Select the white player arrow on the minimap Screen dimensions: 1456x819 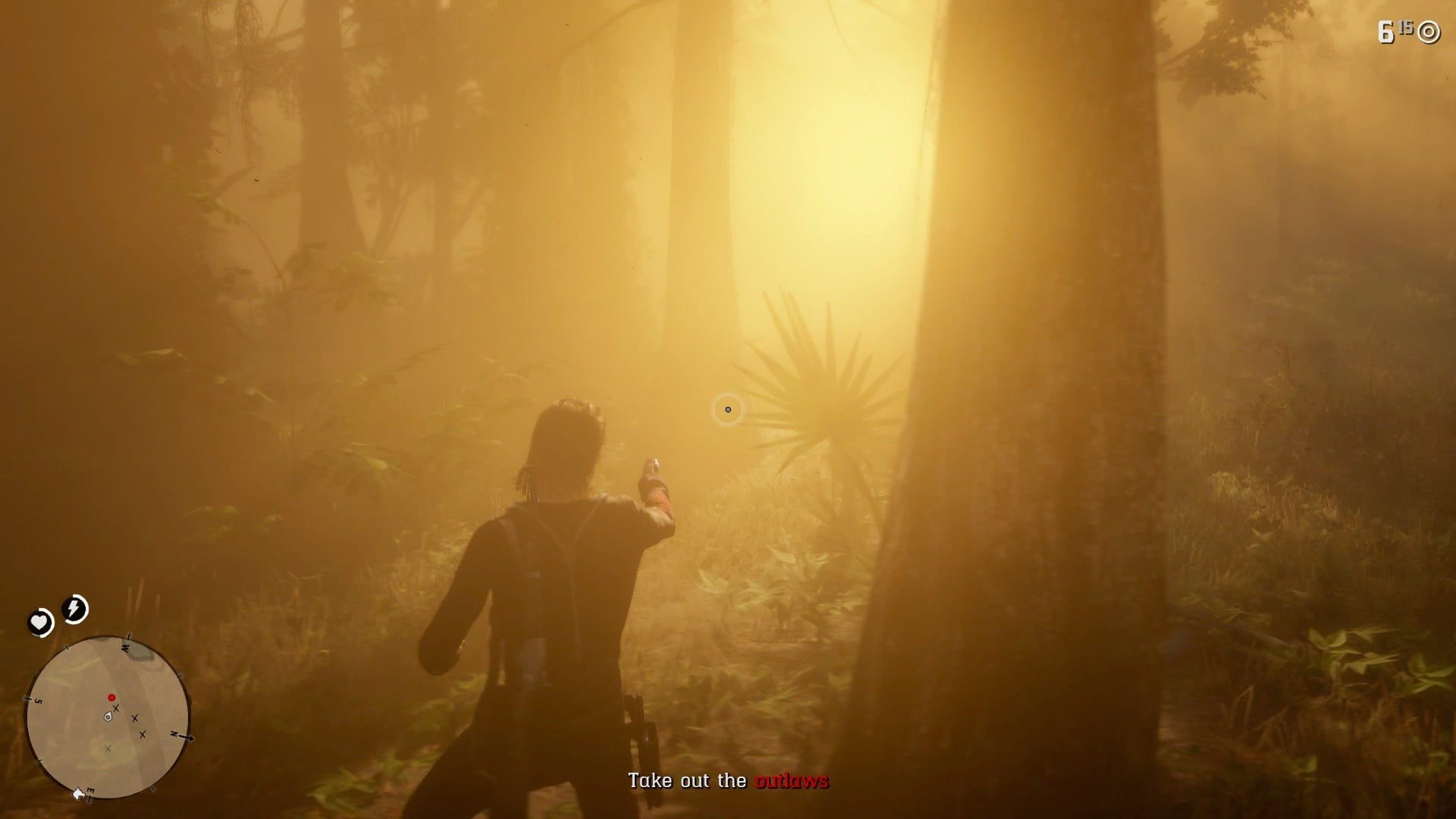[108, 717]
